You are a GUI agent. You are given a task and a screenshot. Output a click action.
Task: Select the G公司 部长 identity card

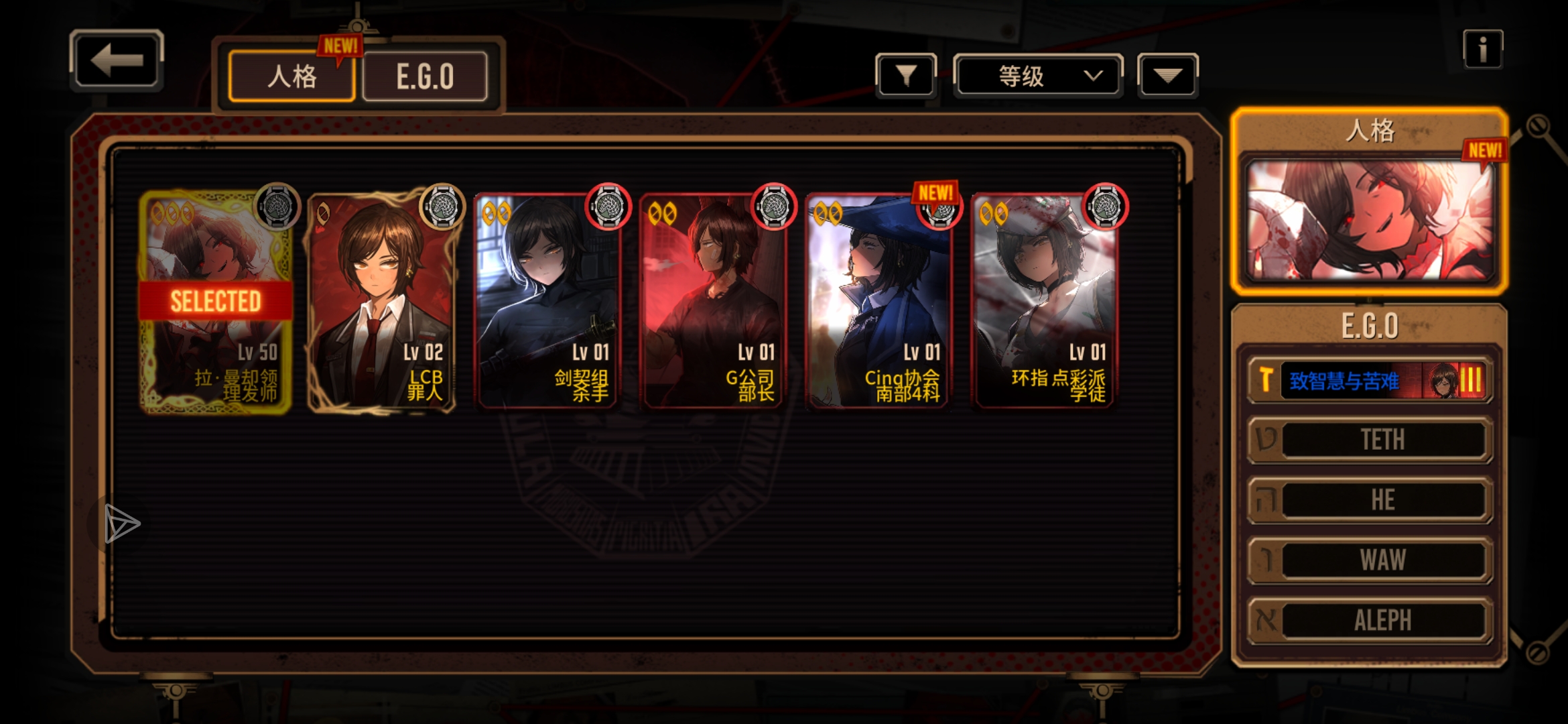(712, 302)
